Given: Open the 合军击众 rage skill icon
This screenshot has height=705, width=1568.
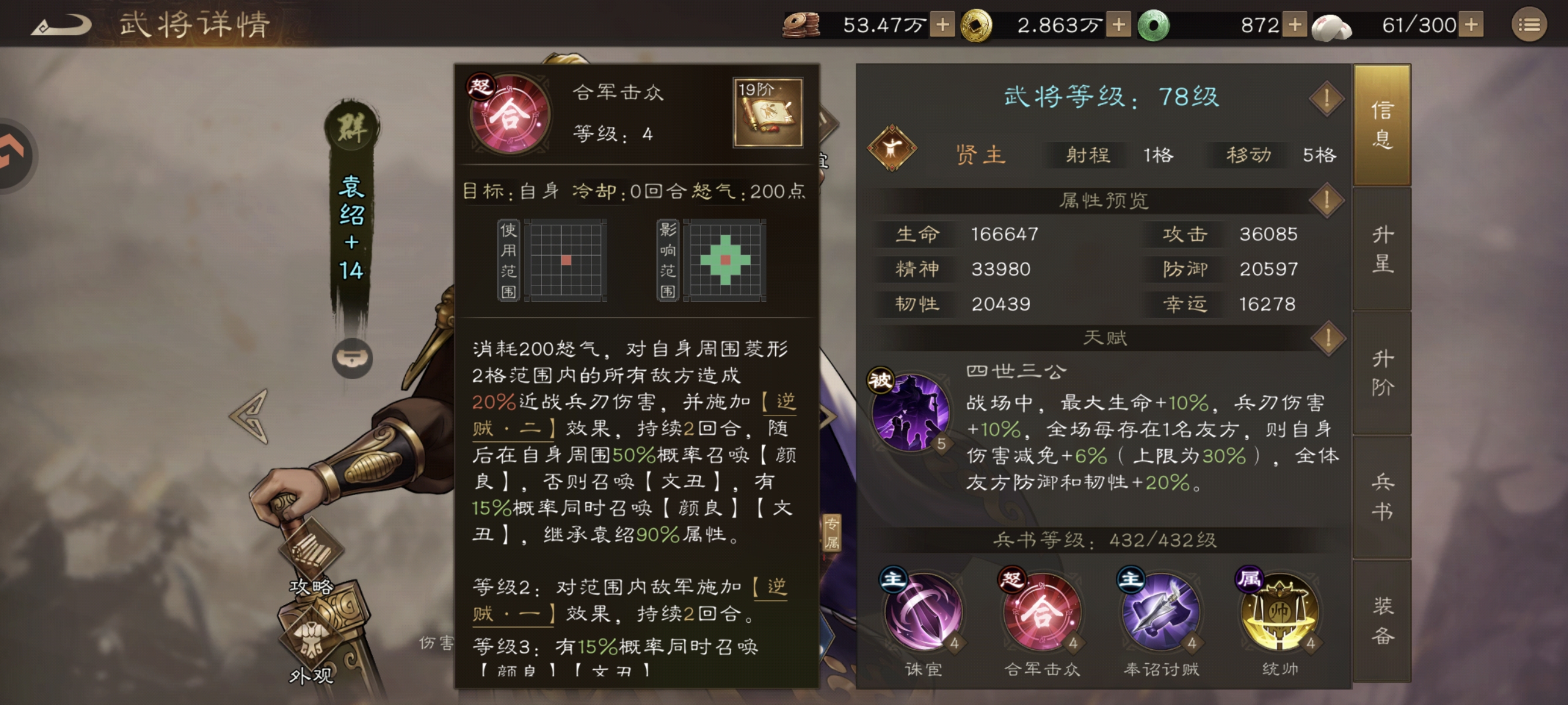Looking at the screenshot, I should coord(1043,615).
